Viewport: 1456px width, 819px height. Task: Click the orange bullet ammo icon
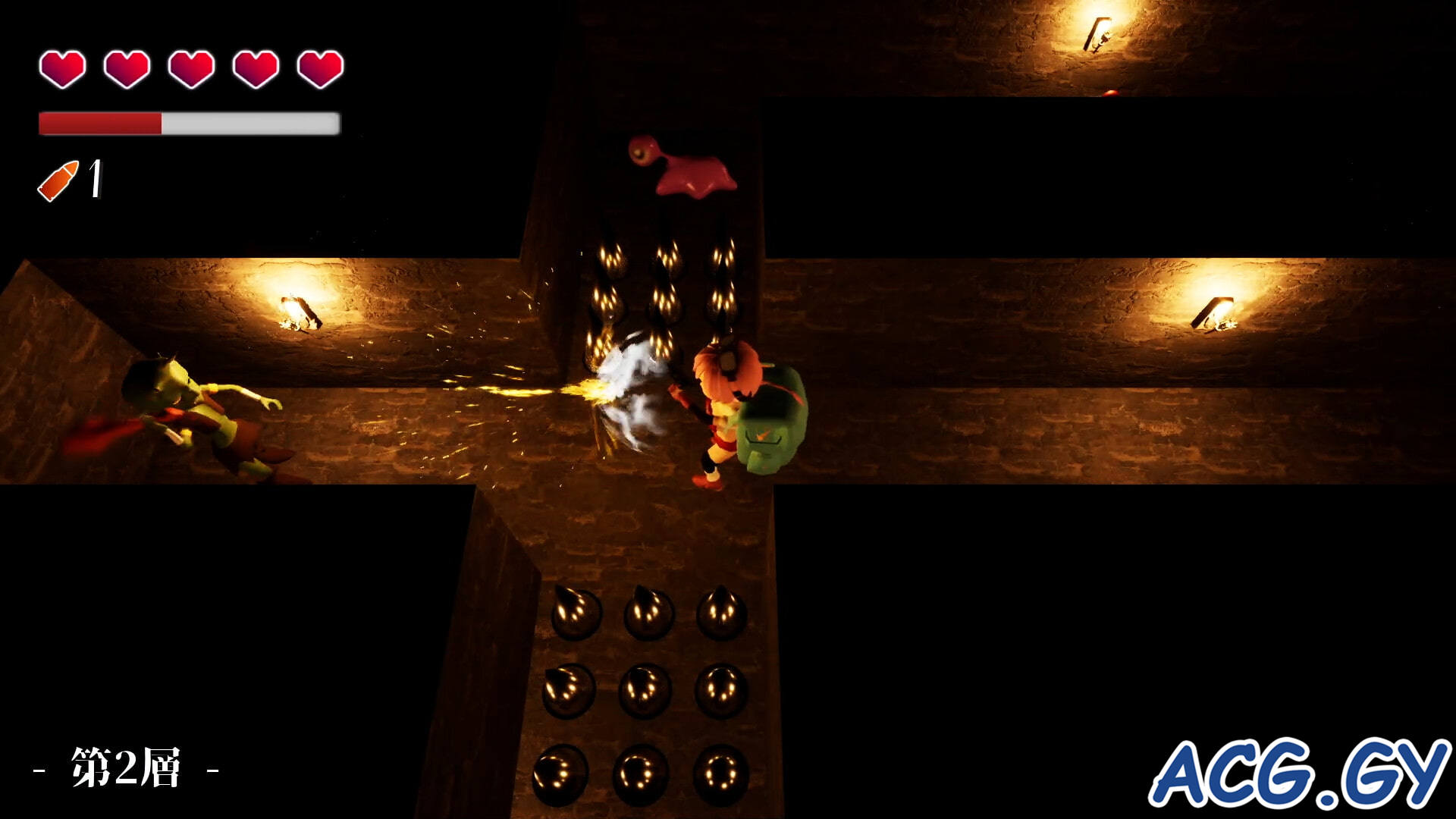click(x=58, y=181)
